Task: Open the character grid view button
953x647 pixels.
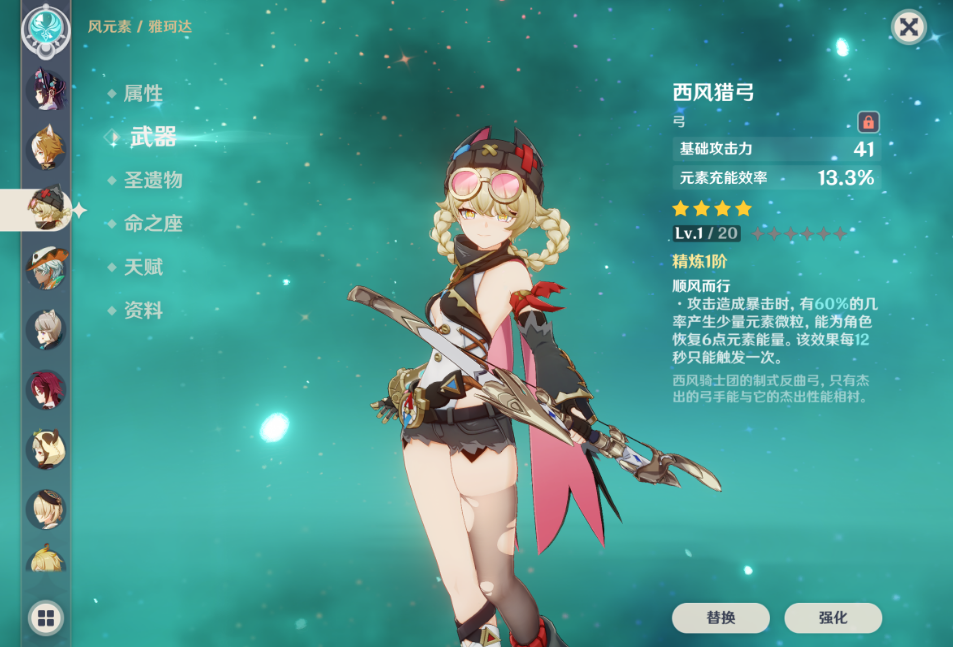Action: 45,617
